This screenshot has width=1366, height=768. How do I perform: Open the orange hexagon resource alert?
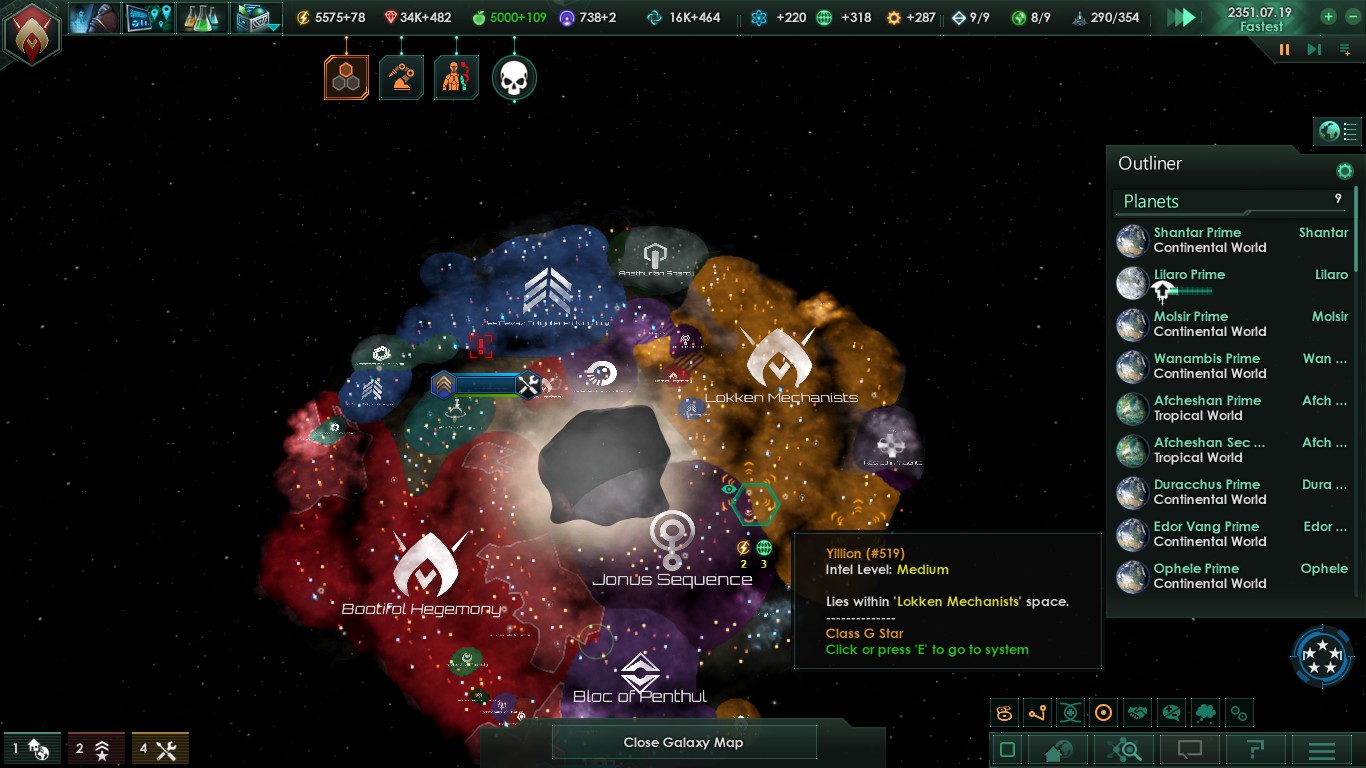coord(346,78)
